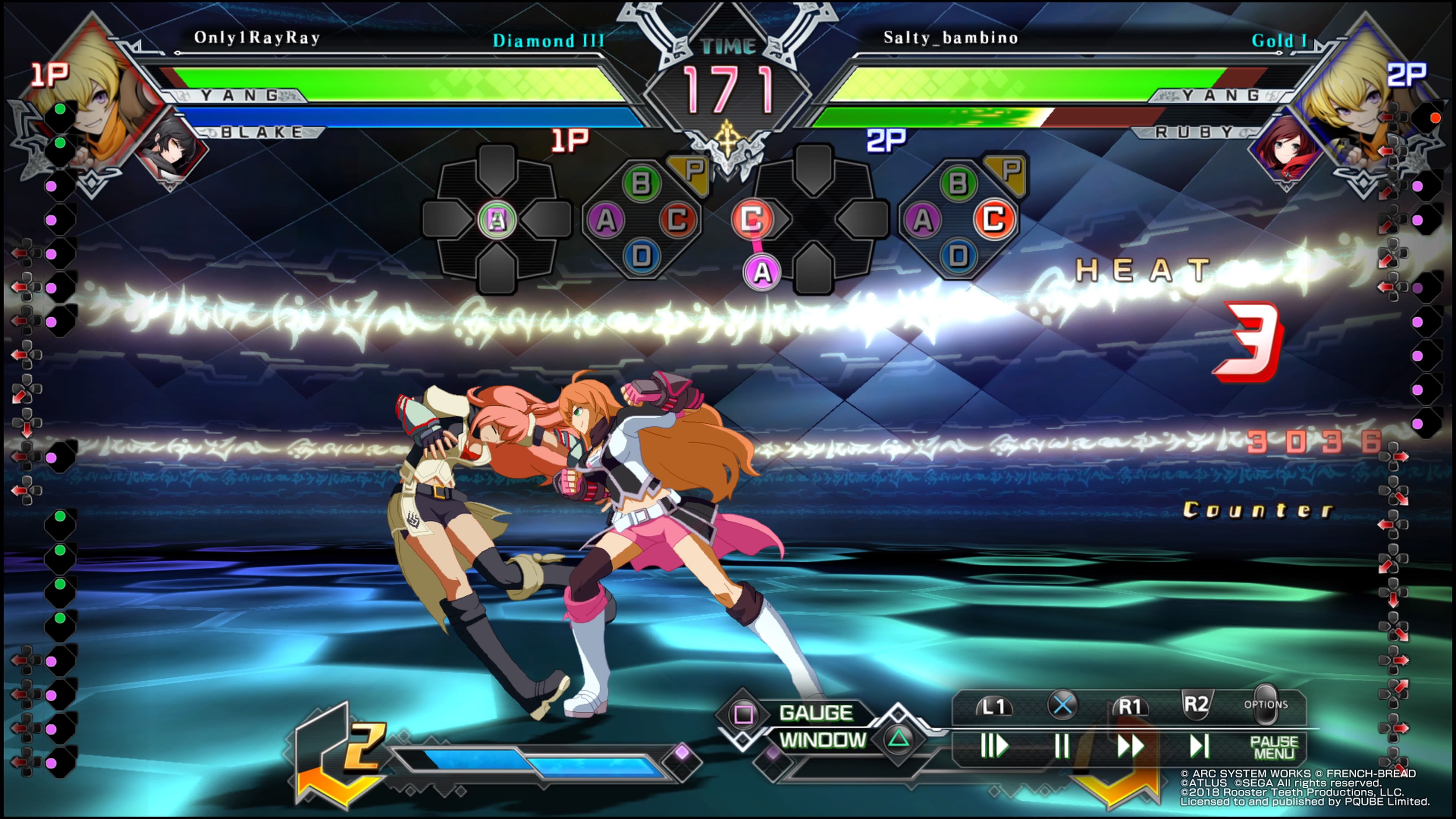This screenshot has width=1456, height=819.
Task: Click the slow-motion playback icon
Action: tap(994, 746)
